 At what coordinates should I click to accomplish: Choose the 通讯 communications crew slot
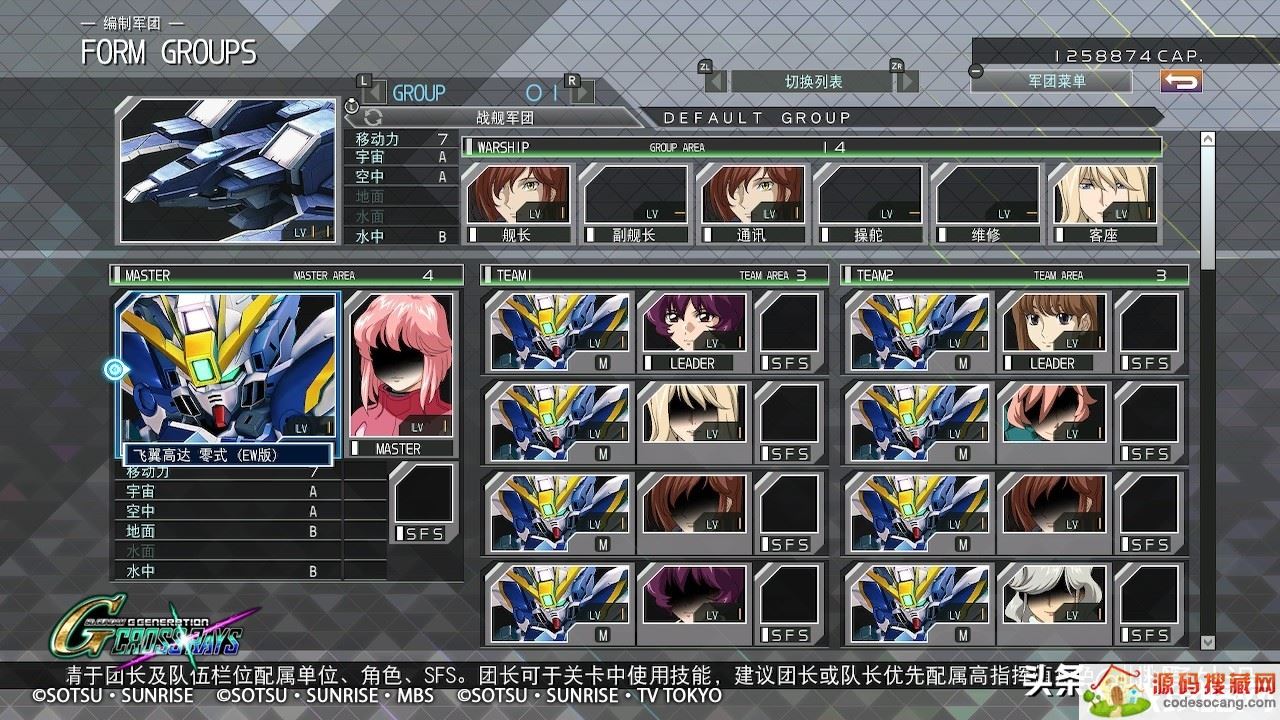point(753,204)
